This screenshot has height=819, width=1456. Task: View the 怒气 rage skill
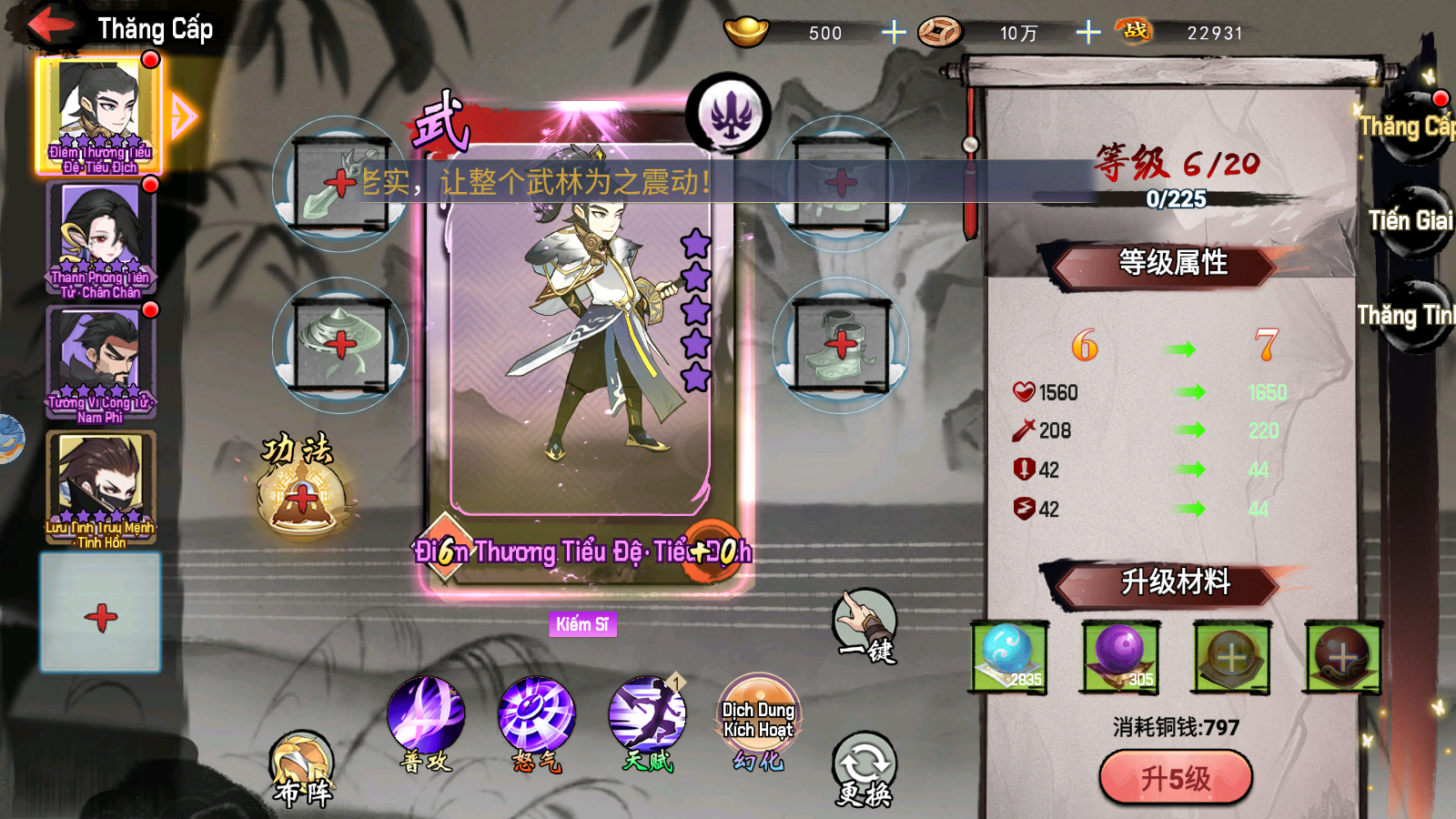click(537, 715)
